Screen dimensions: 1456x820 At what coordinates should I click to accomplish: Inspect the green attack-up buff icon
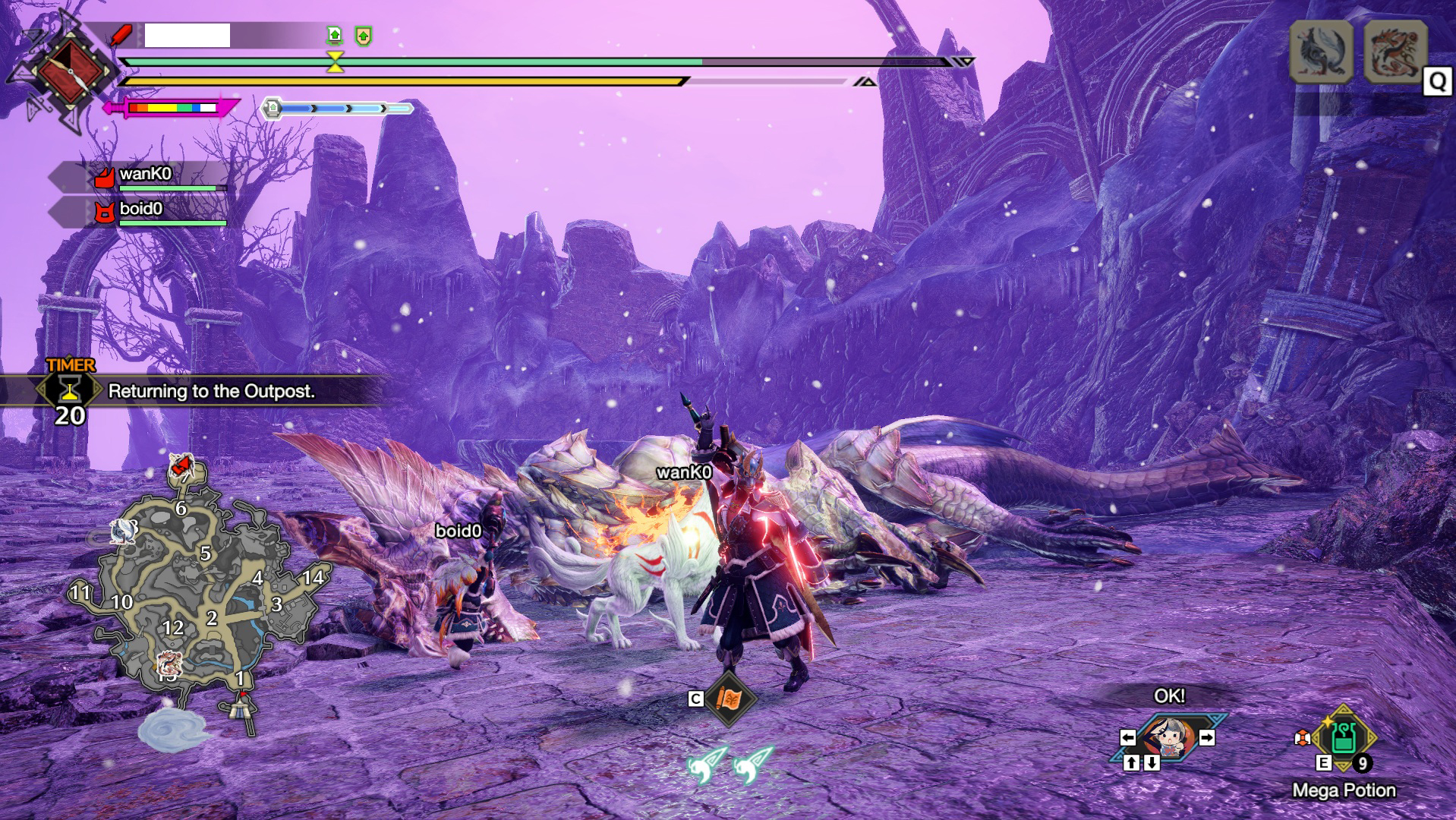[x=334, y=35]
